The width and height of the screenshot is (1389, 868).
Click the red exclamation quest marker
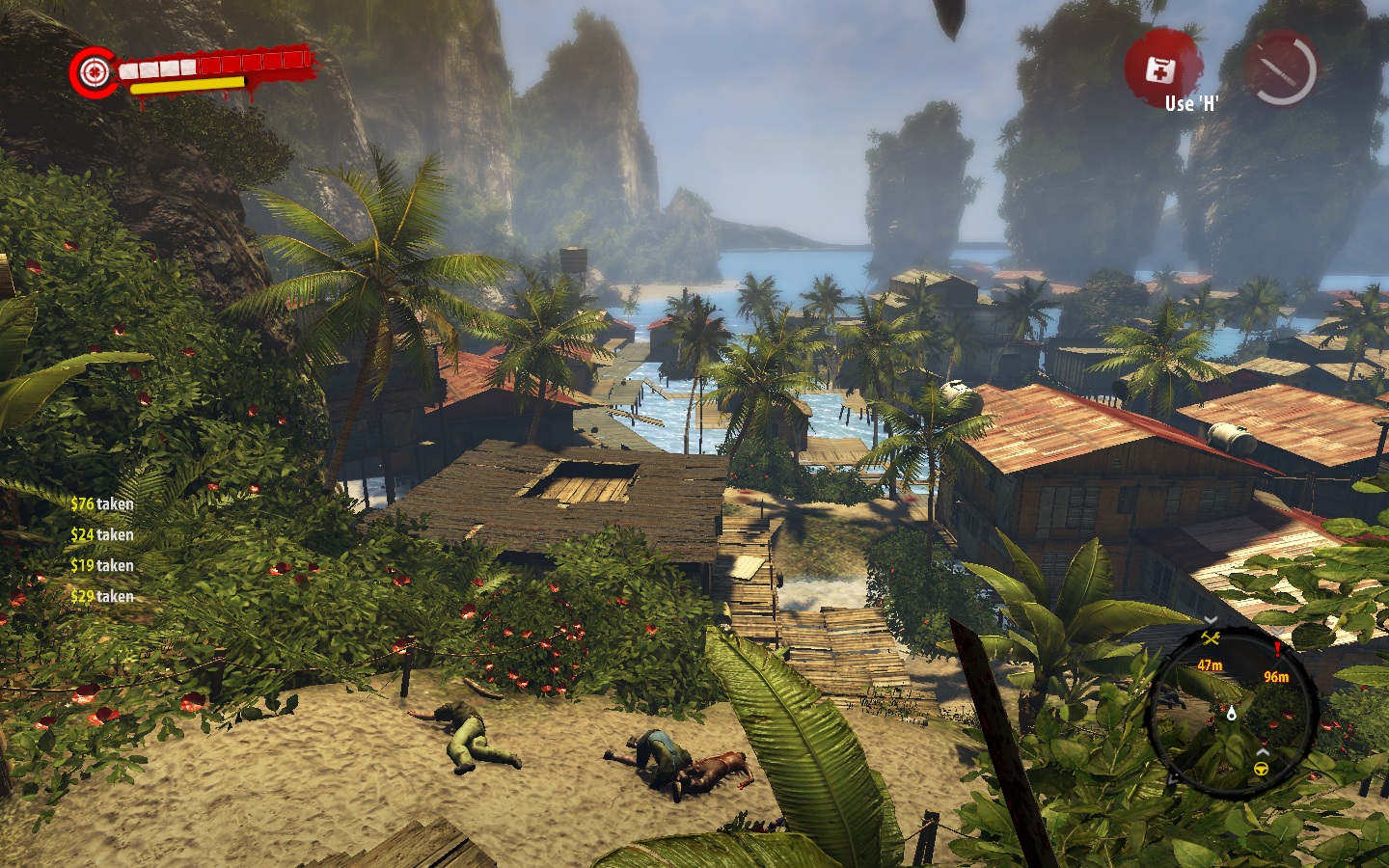(x=1277, y=651)
